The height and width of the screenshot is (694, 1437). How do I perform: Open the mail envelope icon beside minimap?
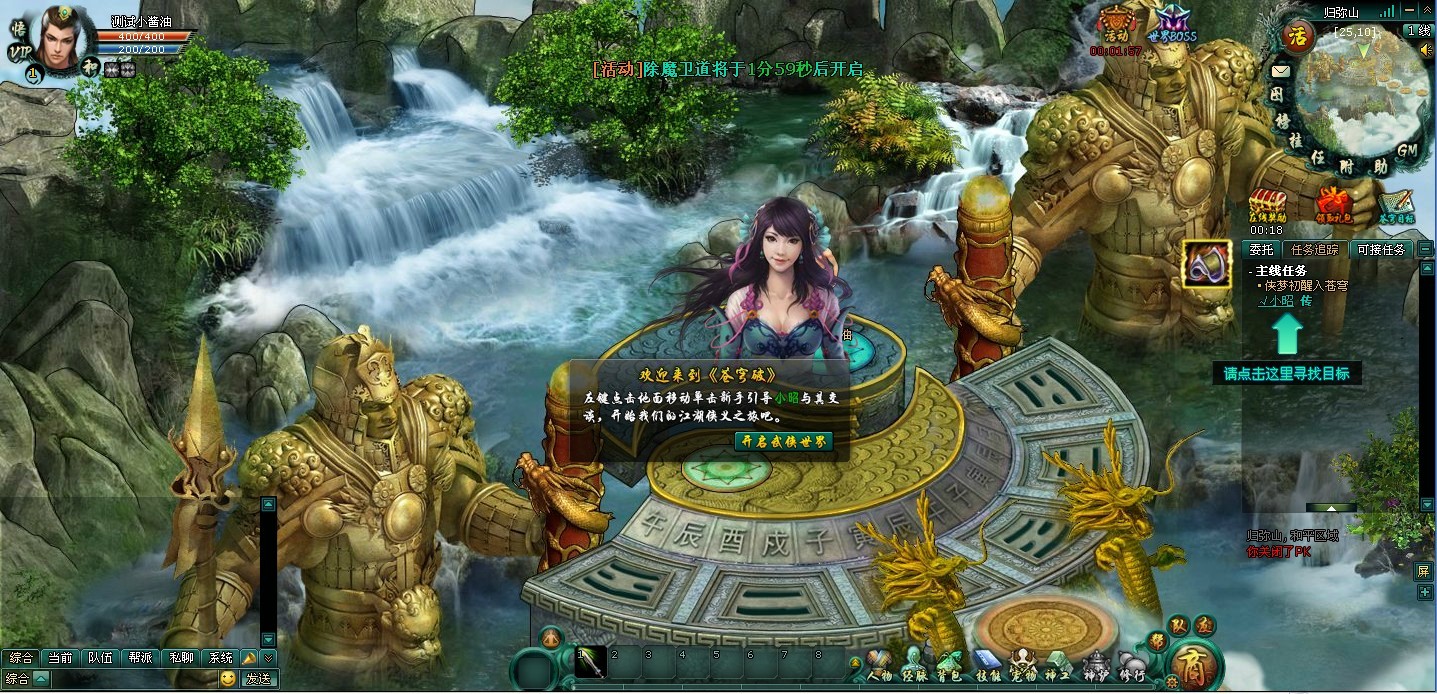(x=1280, y=71)
